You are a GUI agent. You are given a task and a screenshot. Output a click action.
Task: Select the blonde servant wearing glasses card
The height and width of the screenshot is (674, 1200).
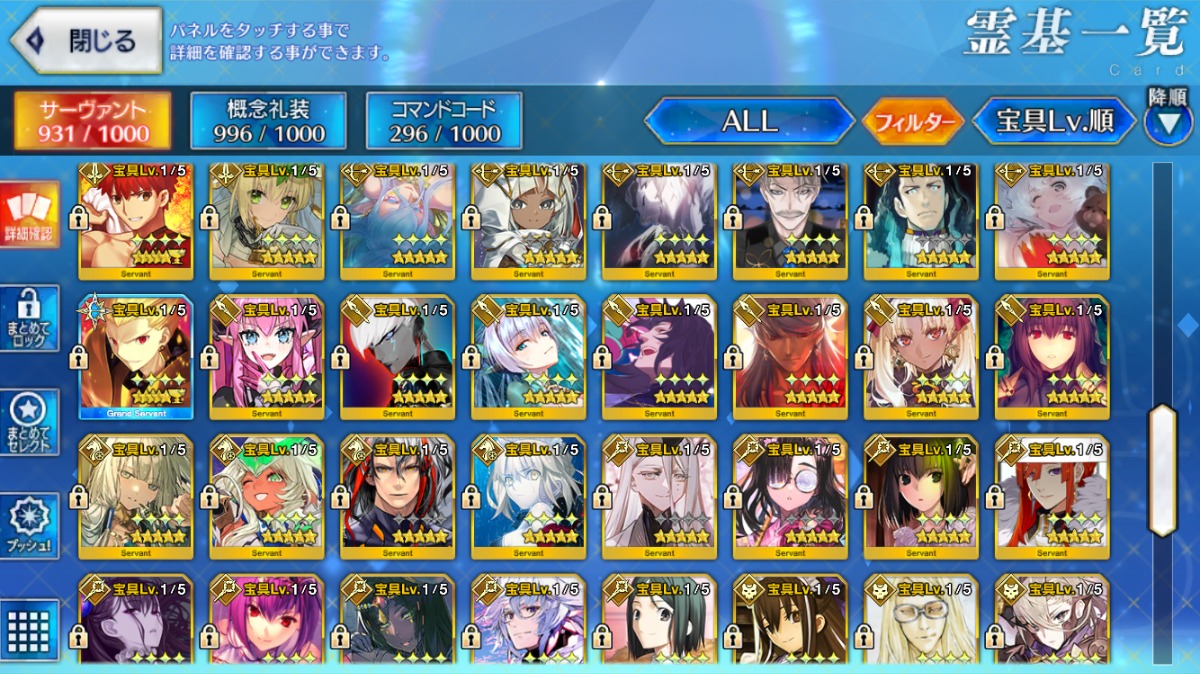921,620
